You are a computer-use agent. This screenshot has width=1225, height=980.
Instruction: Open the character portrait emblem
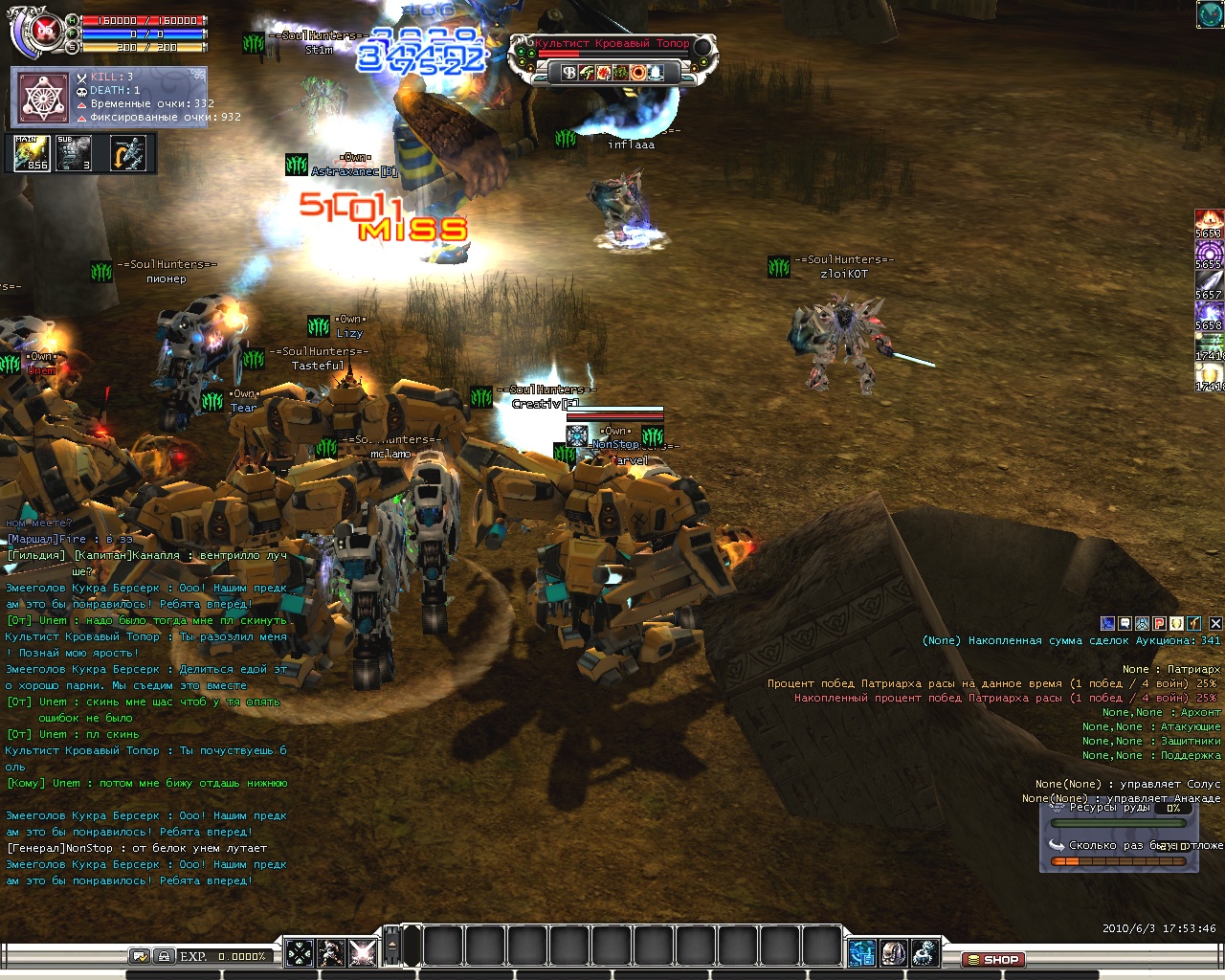pyautogui.click(x=43, y=31)
